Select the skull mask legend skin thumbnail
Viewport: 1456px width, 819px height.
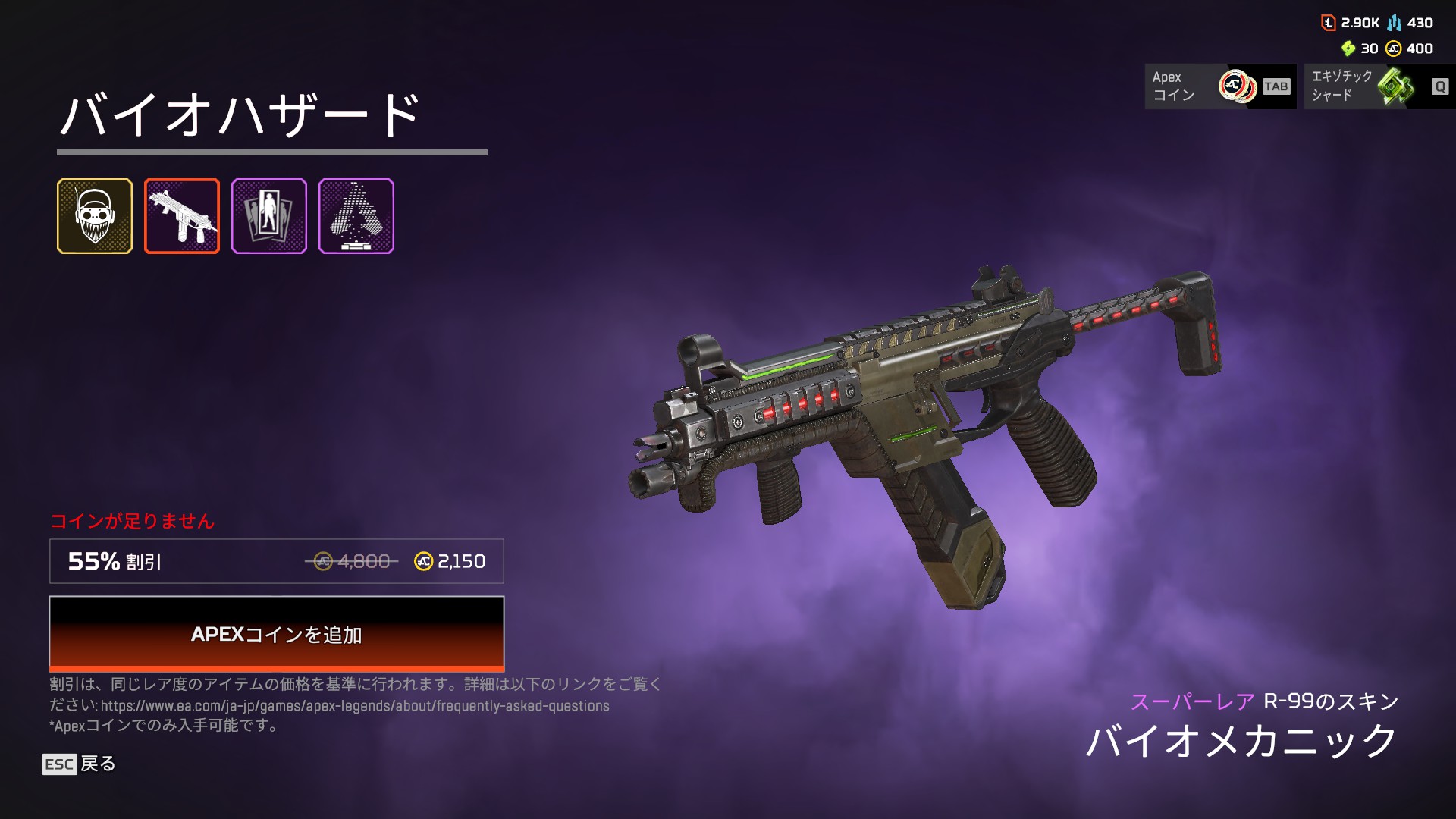click(x=95, y=216)
